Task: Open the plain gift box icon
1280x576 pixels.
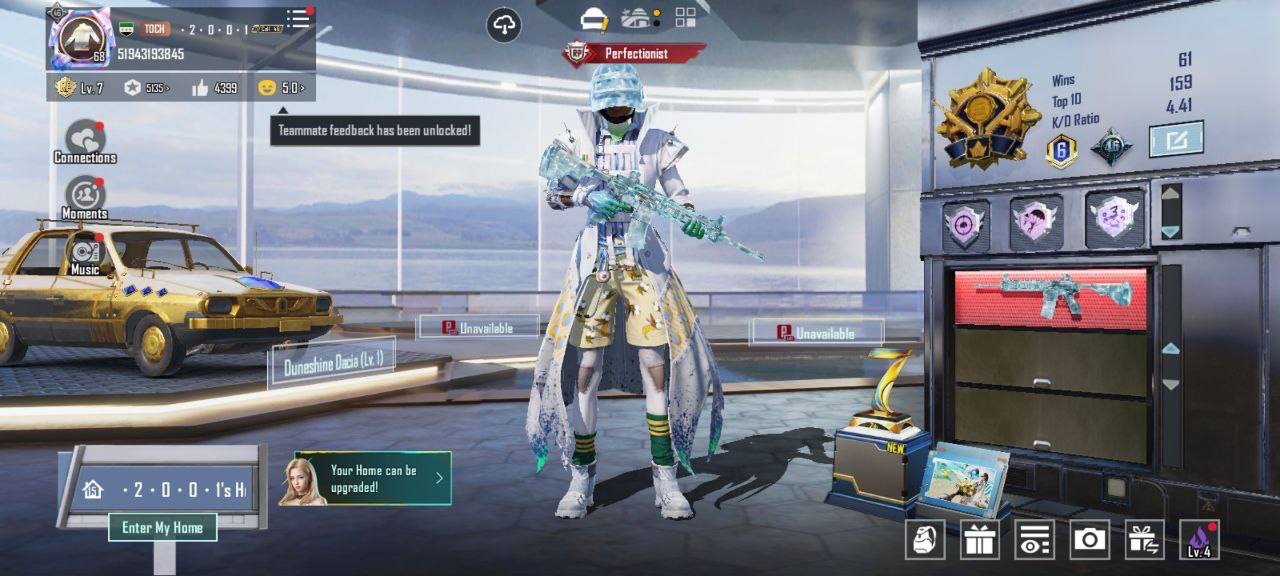Action: coord(980,540)
